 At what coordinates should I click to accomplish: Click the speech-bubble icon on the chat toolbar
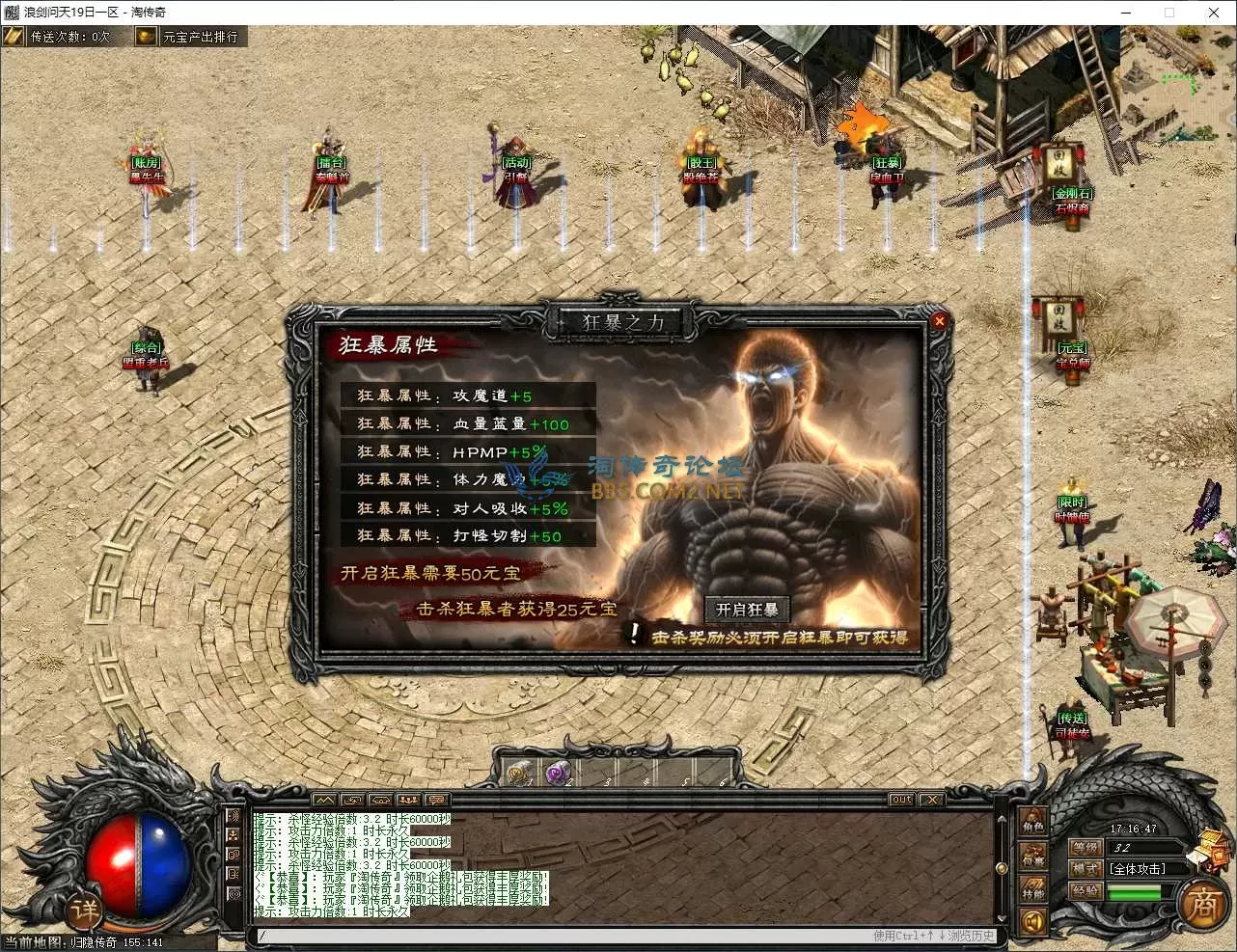click(435, 800)
